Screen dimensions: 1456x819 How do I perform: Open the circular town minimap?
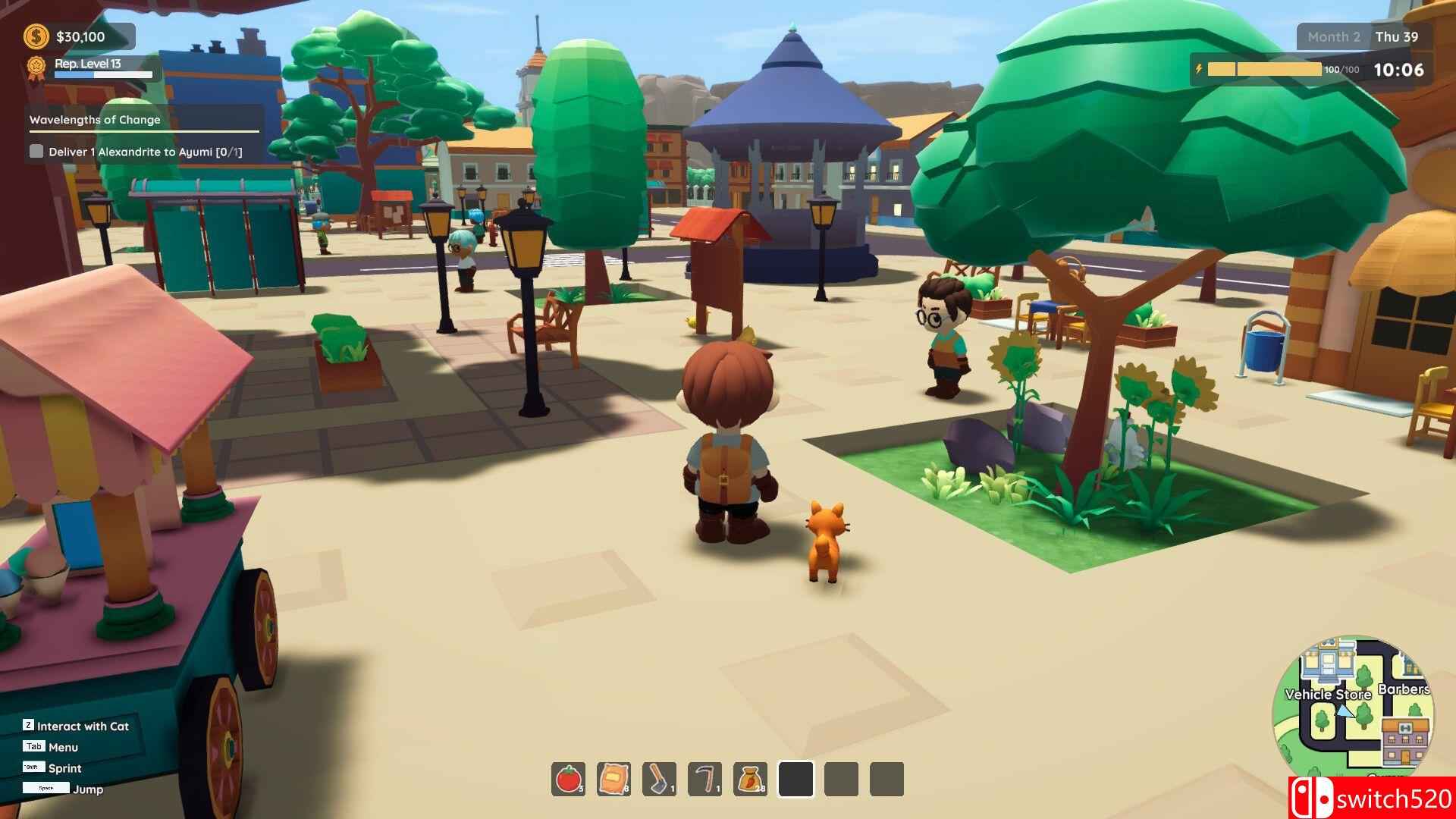[x=1354, y=710]
